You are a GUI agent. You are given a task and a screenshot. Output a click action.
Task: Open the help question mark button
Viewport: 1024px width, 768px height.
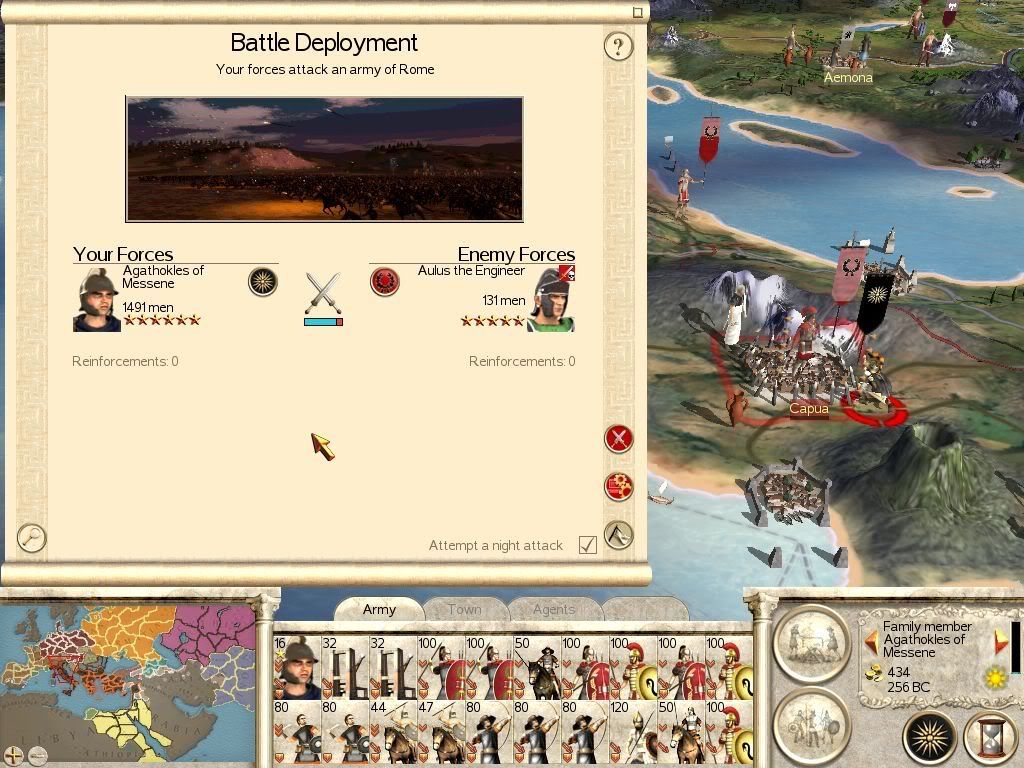click(x=618, y=46)
